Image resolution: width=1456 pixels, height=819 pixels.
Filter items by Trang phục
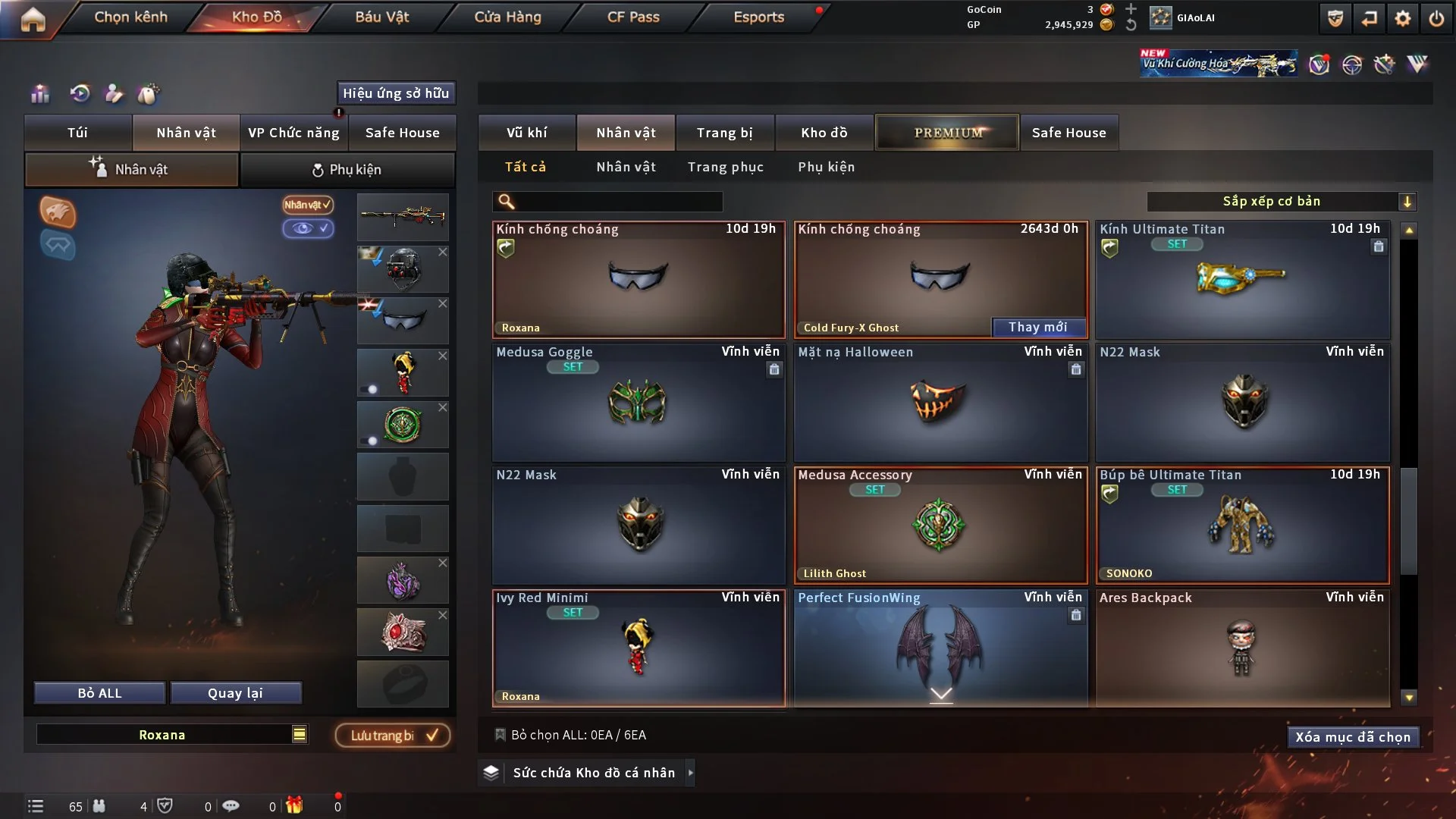click(725, 167)
